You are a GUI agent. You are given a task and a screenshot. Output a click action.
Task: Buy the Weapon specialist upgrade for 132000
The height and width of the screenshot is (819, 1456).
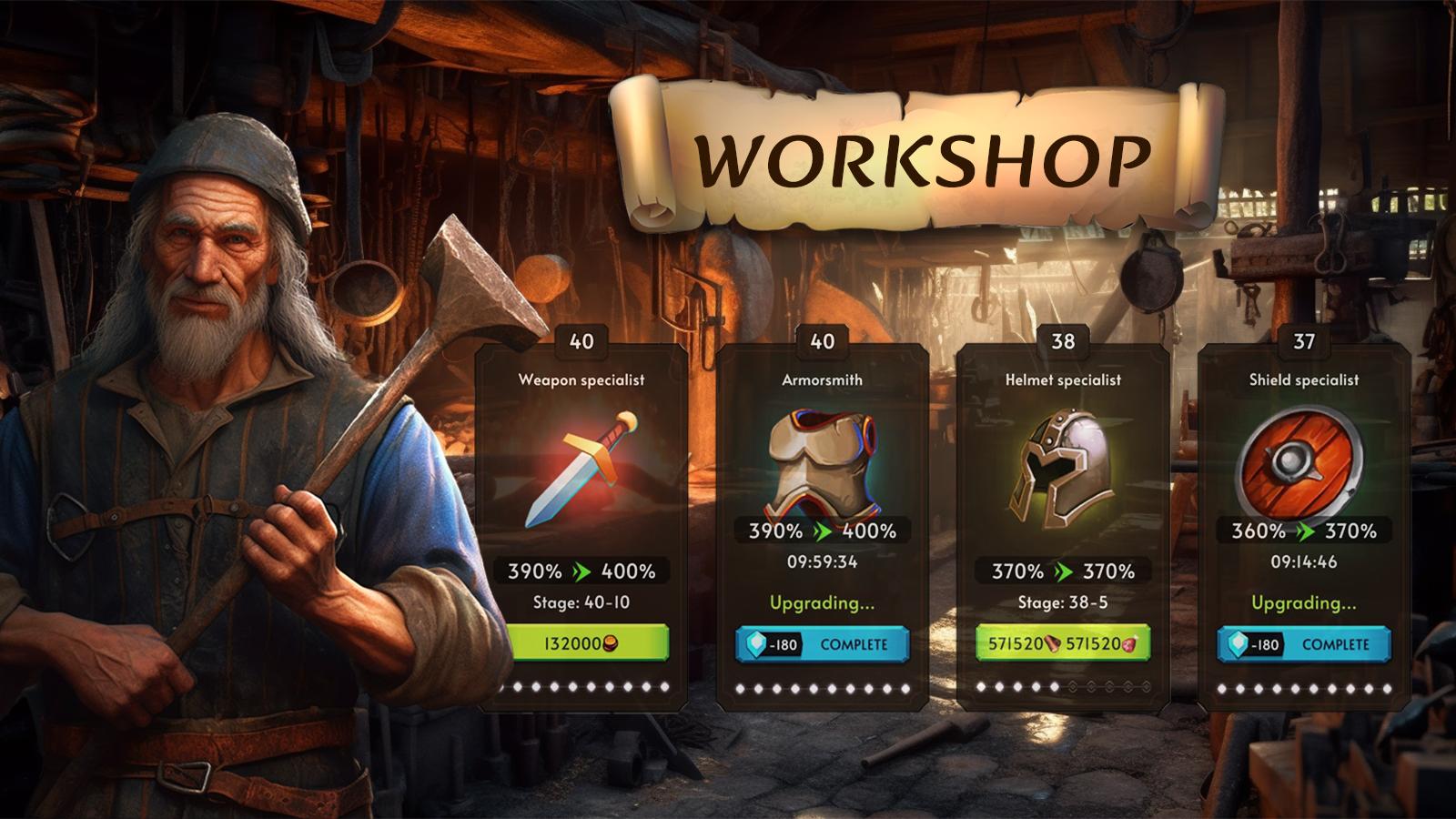(x=581, y=643)
